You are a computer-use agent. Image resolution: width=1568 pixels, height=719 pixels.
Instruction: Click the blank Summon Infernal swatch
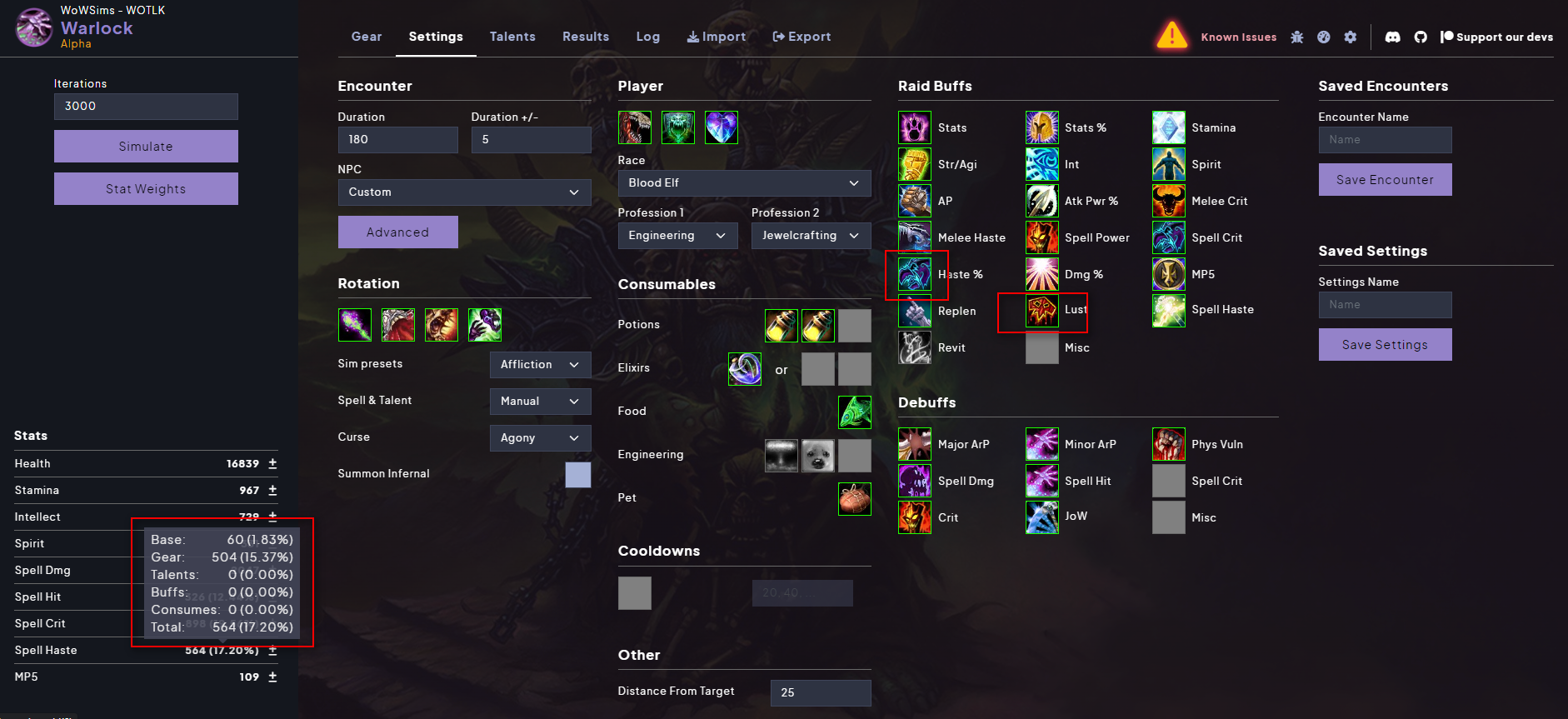[578, 474]
